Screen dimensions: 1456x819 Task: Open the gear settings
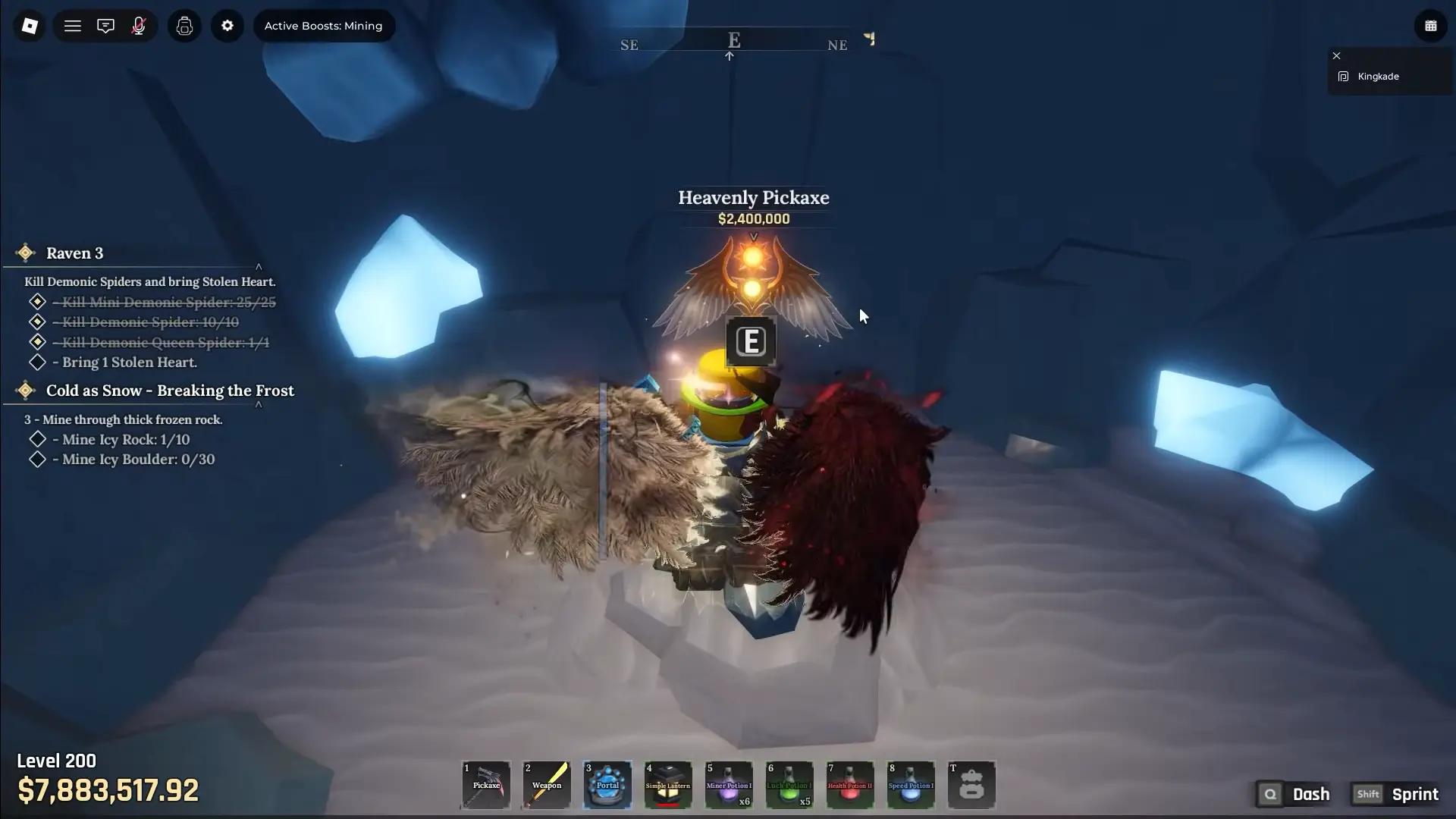point(227,26)
